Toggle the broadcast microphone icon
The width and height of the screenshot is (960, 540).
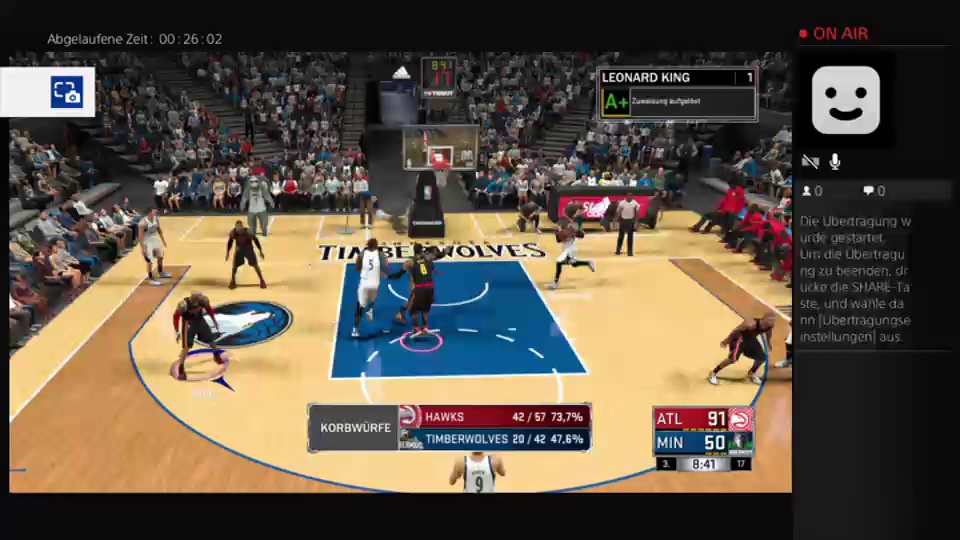point(834,162)
